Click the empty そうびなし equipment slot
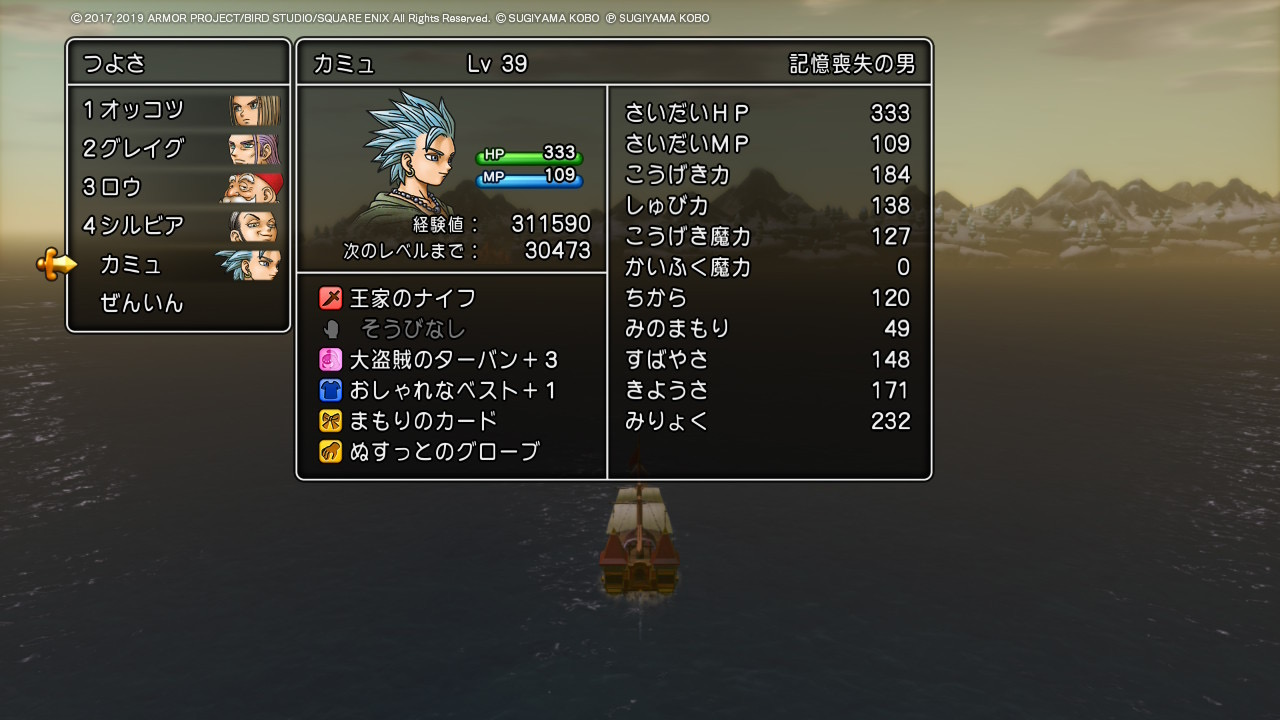 pos(412,329)
